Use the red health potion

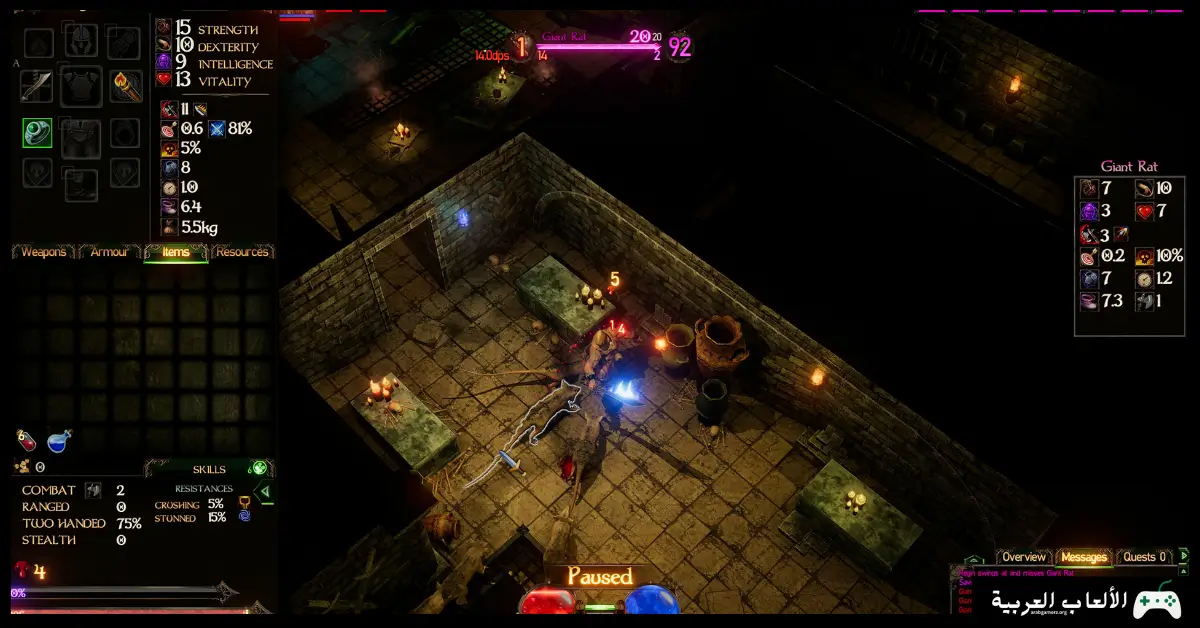[27, 440]
